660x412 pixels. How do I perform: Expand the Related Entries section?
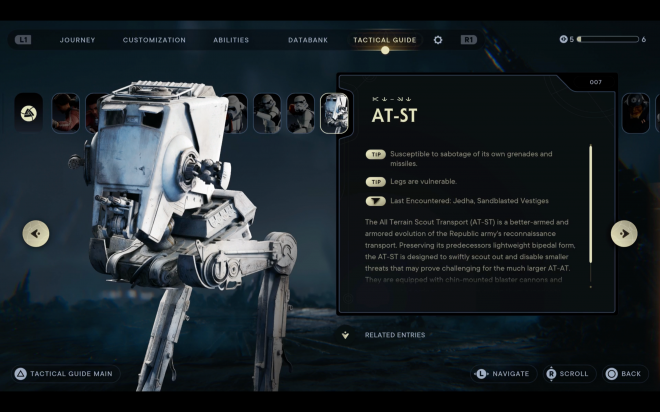tap(345, 335)
